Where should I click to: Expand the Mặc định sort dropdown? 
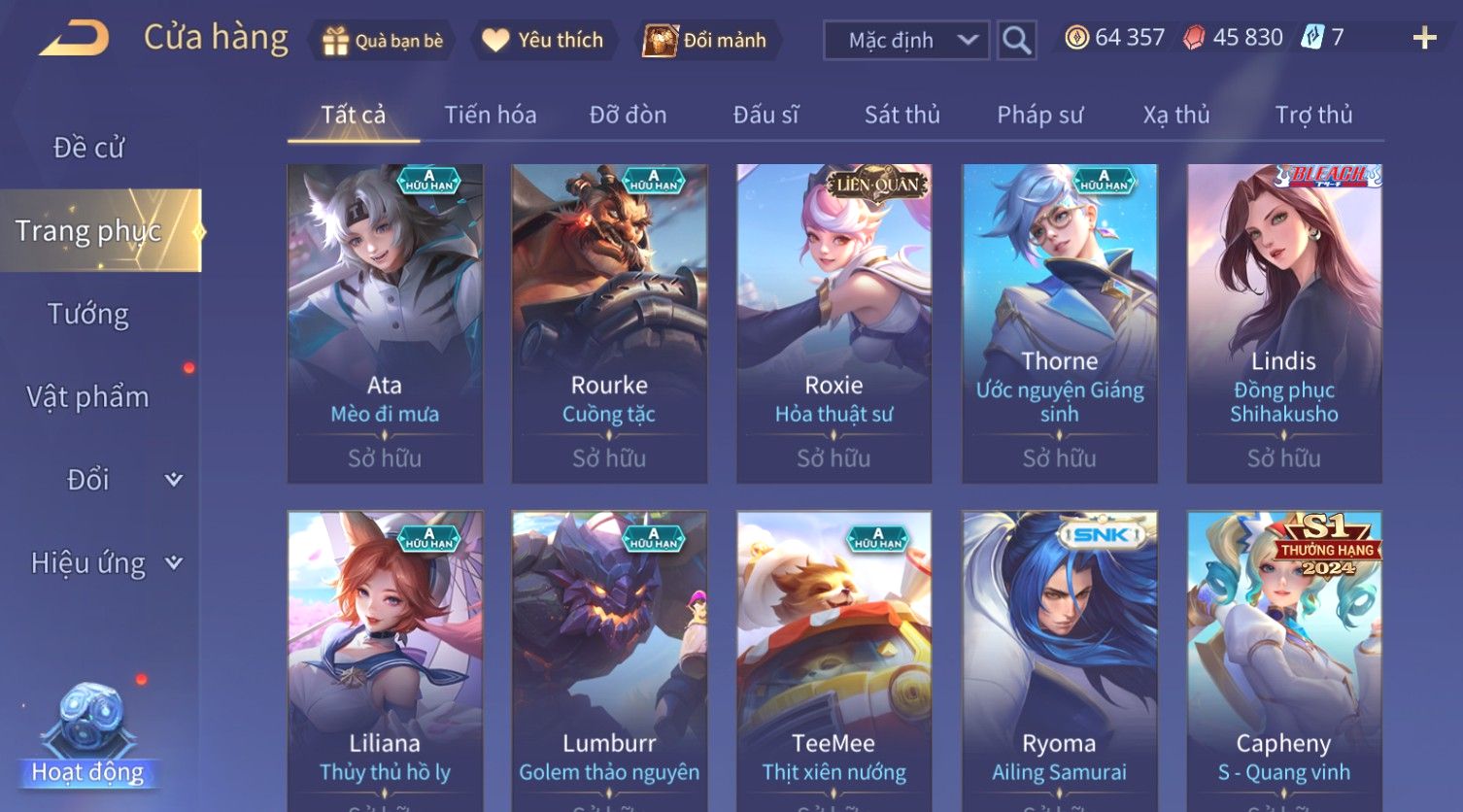[x=905, y=41]
